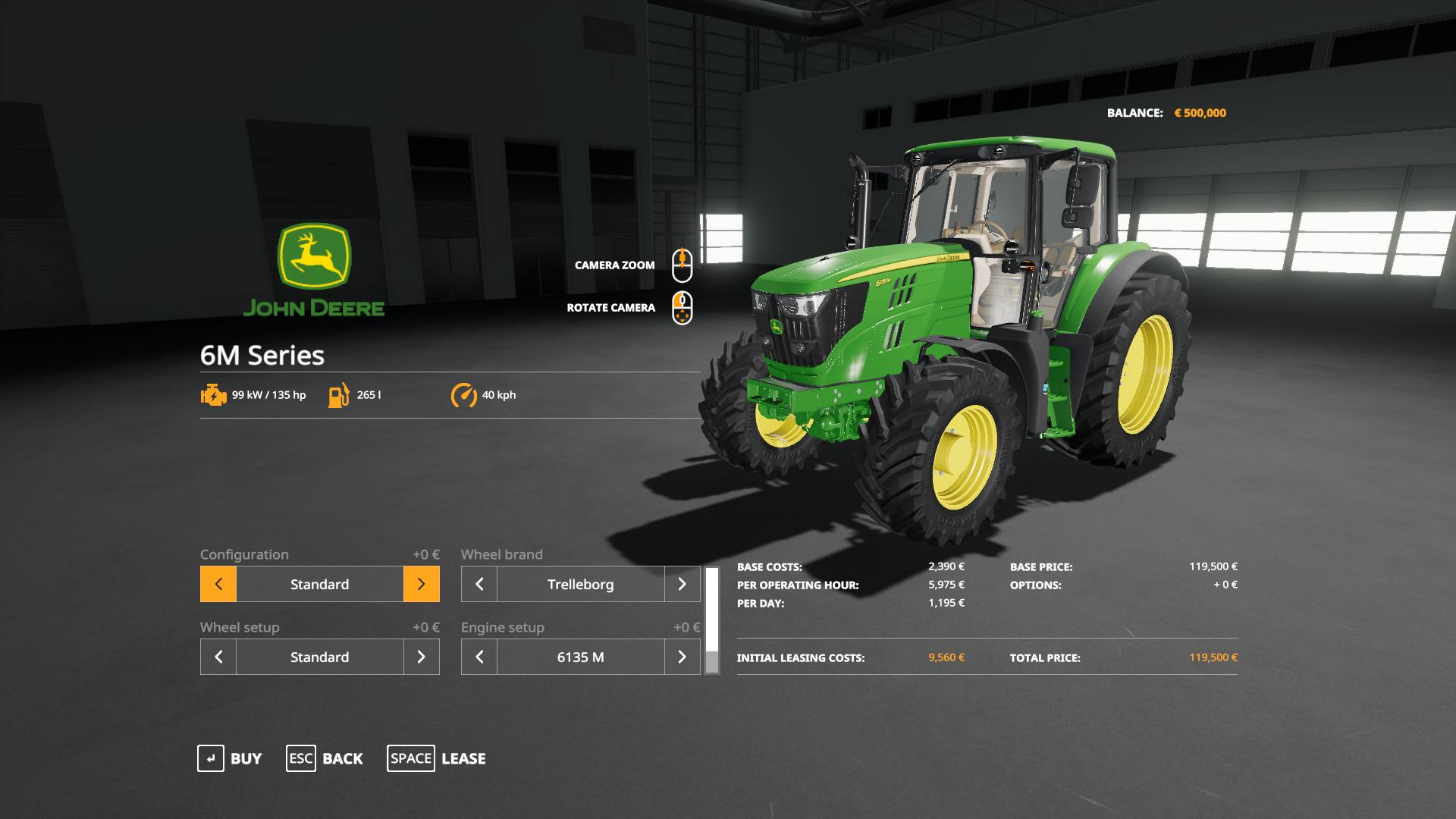Choose previous Wheel setup option
Screen dimensions: 1456x819
click(x=218, y=657)
